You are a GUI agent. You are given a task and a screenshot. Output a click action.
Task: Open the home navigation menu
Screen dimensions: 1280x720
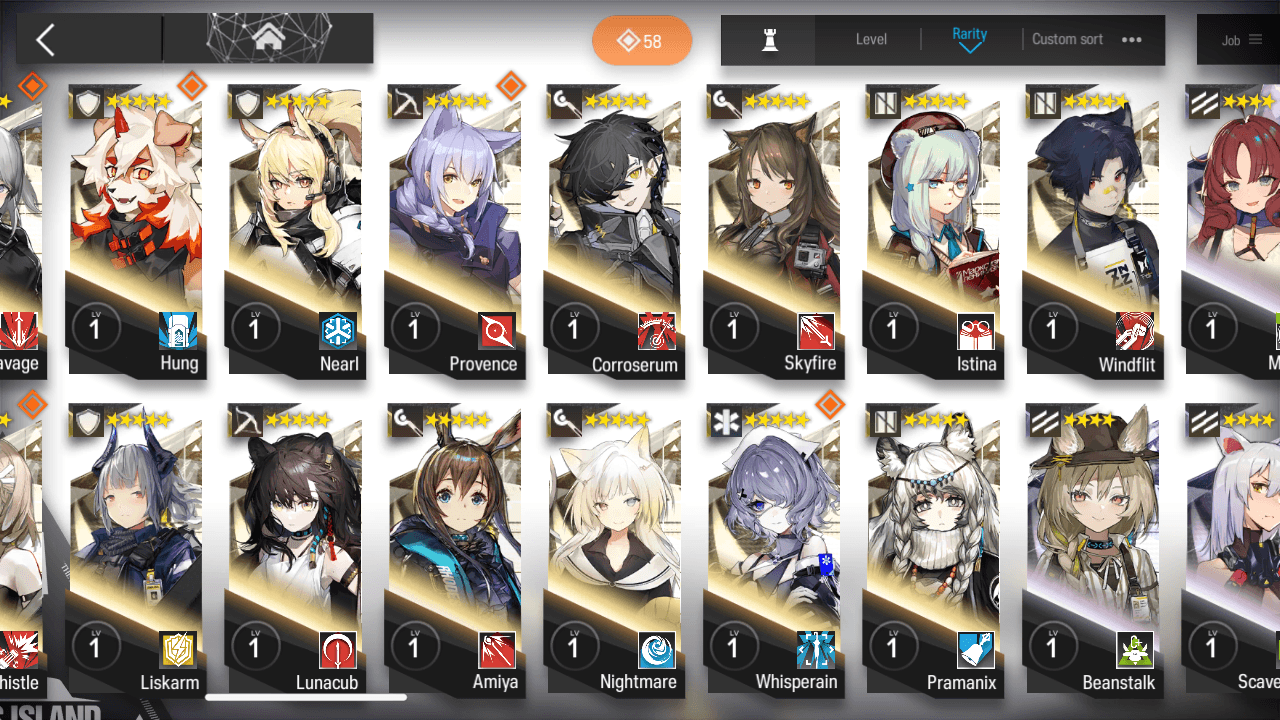pyautogui.click(x=267, y=39)
